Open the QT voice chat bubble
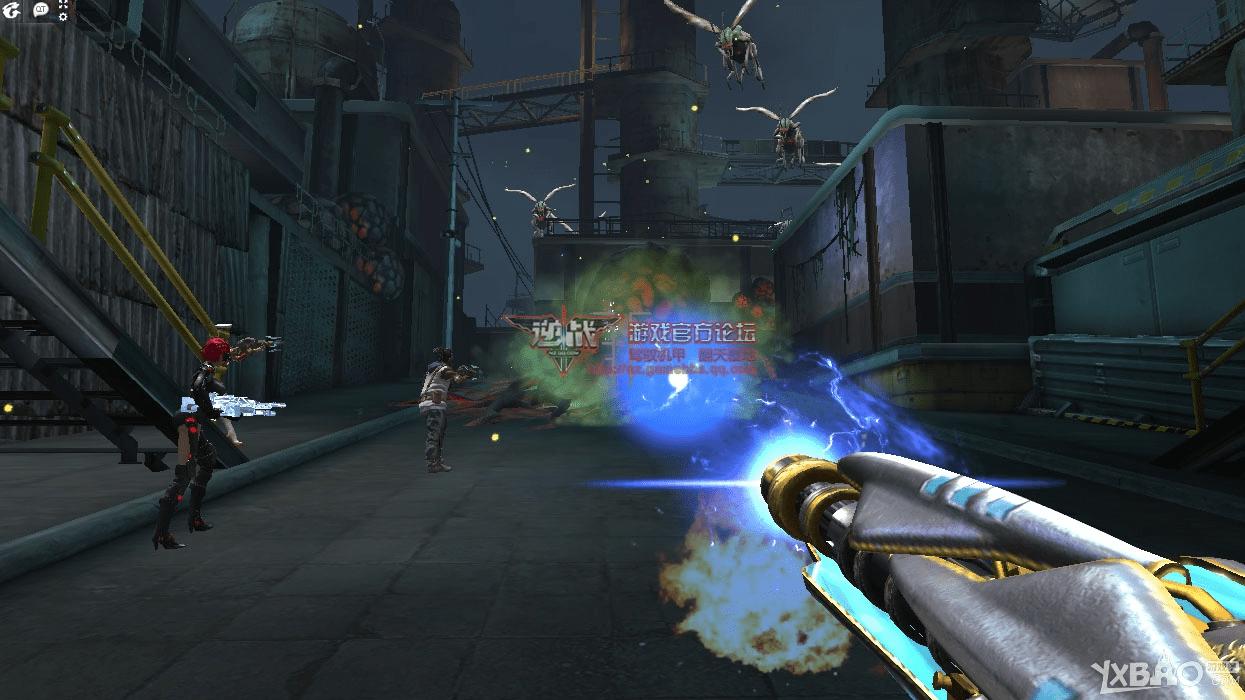Image resolution: width=1245 pixels, height=700 pixels. coord(41,10)
